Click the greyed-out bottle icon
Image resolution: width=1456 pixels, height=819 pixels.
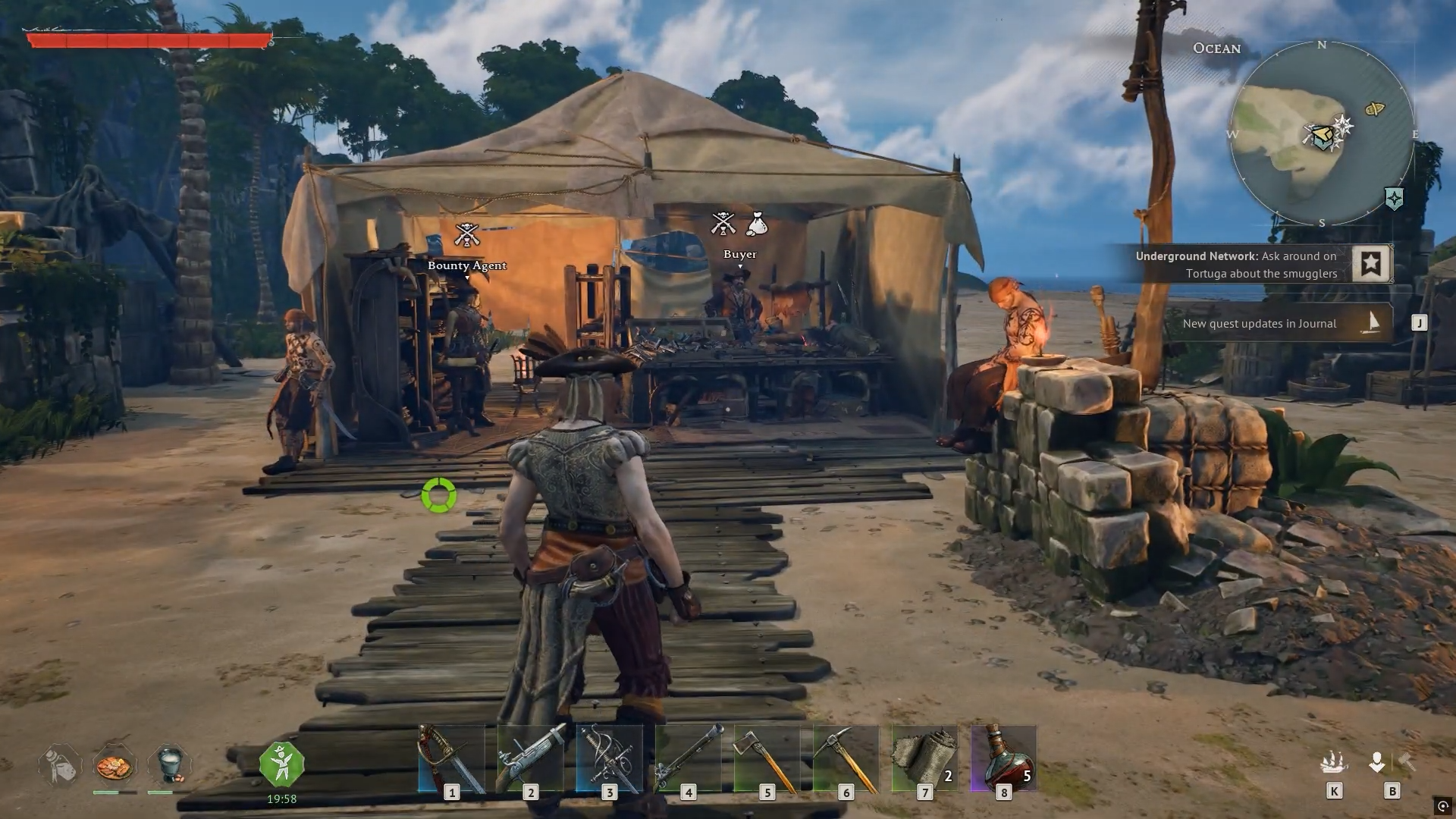click(61, 764)
